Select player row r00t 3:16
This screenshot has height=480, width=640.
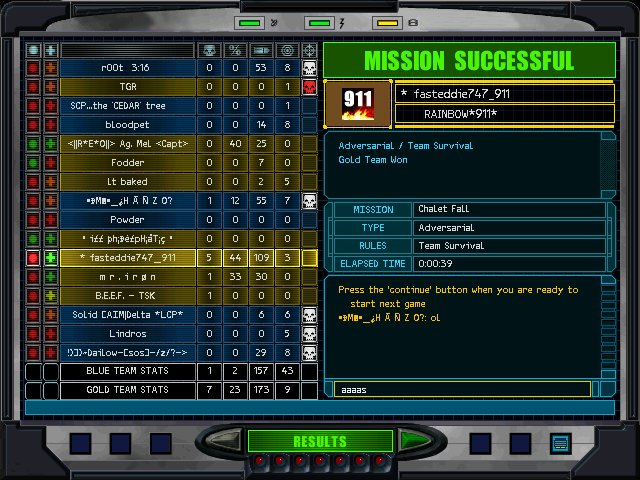[127, 68]
